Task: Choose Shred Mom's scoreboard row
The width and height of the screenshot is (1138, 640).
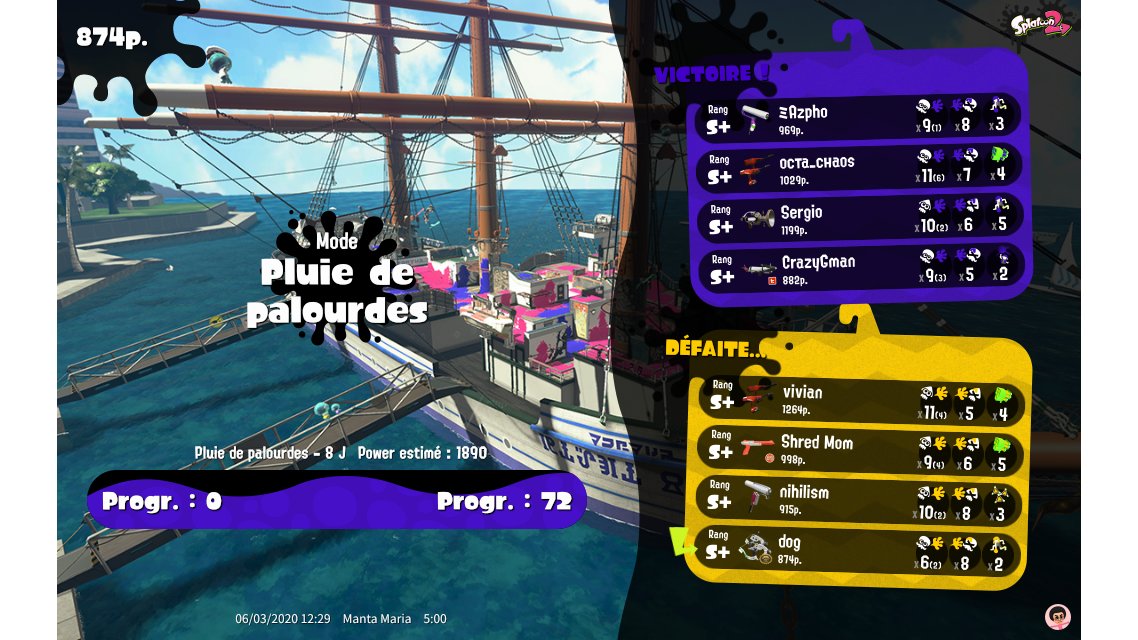Action: [x=858, y=449]
